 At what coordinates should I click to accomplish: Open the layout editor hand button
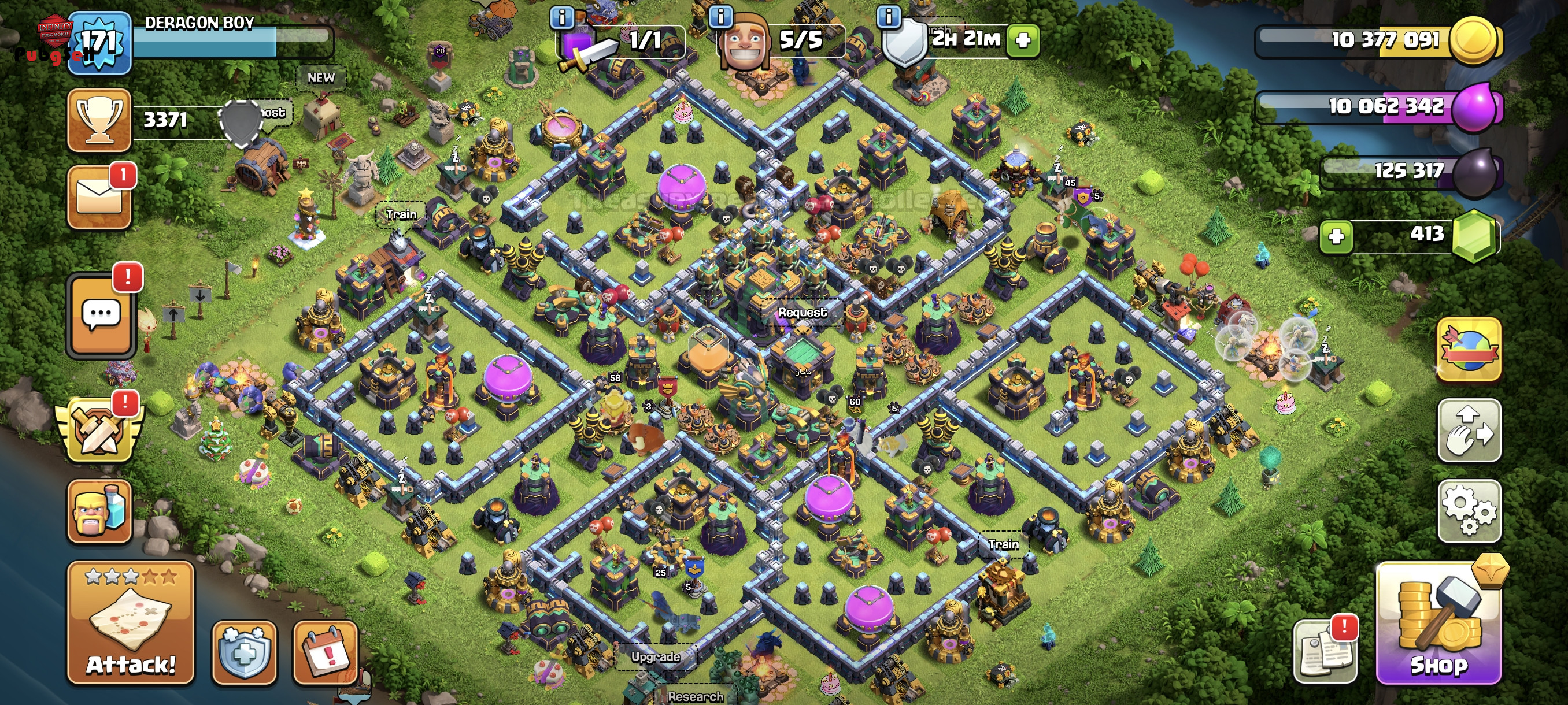[1469, 430]
